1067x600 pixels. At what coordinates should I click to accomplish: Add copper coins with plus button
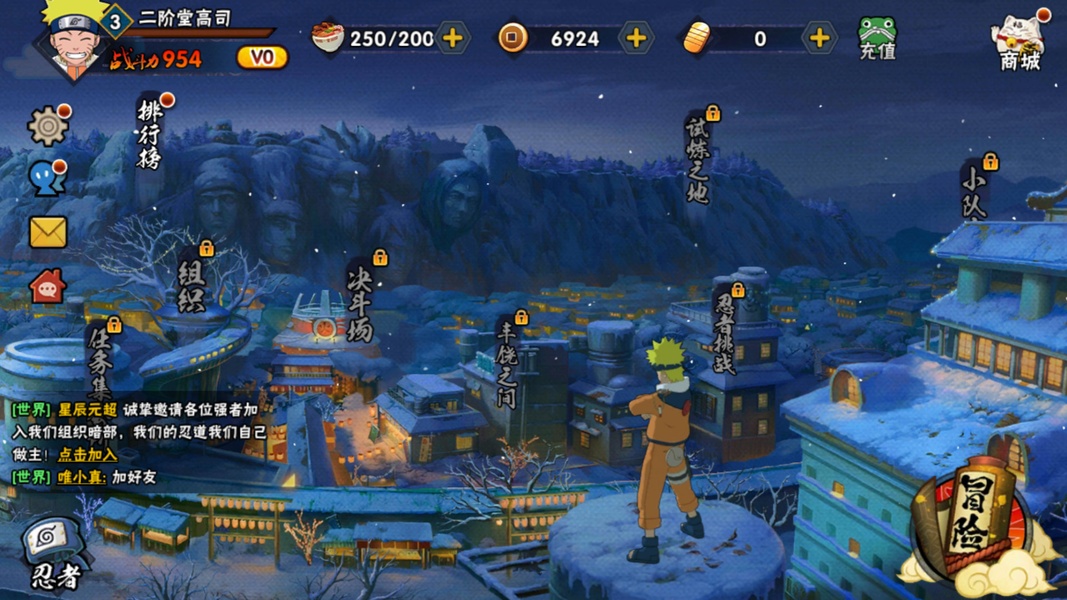[636, 39]
